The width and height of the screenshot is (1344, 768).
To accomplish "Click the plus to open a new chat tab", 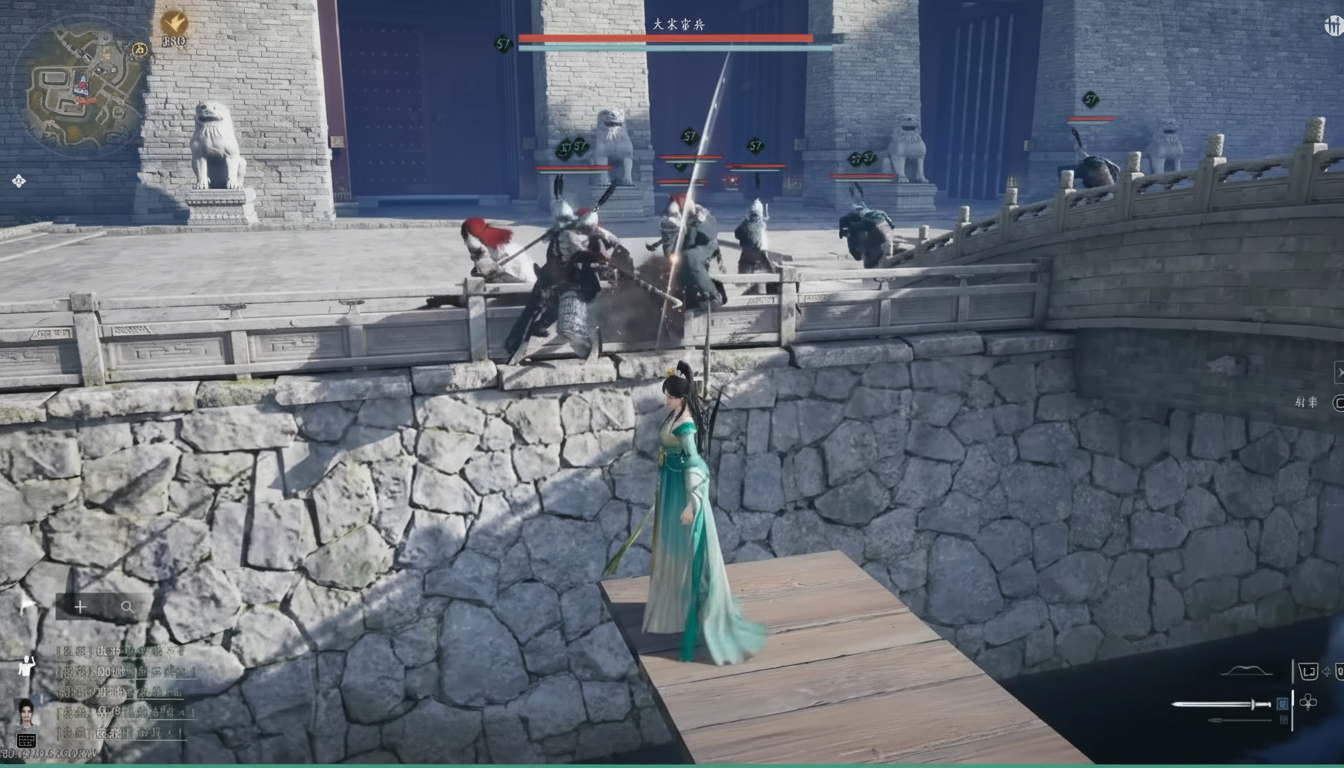I will click(x=80, y=607).
